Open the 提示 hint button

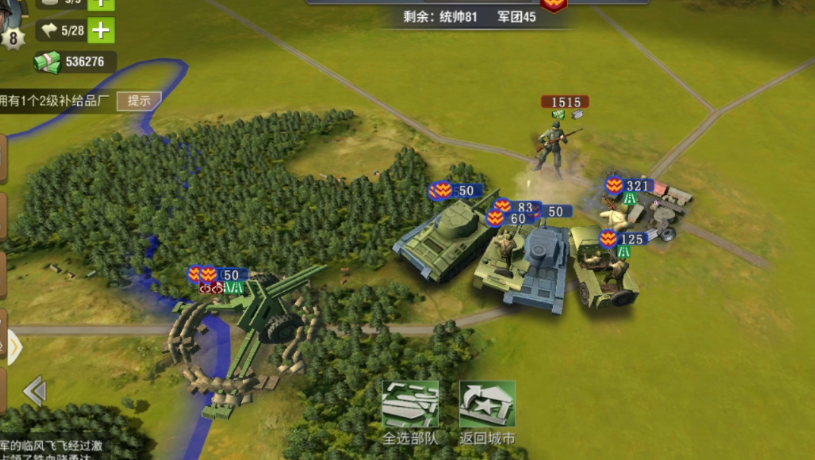(139, 100)
